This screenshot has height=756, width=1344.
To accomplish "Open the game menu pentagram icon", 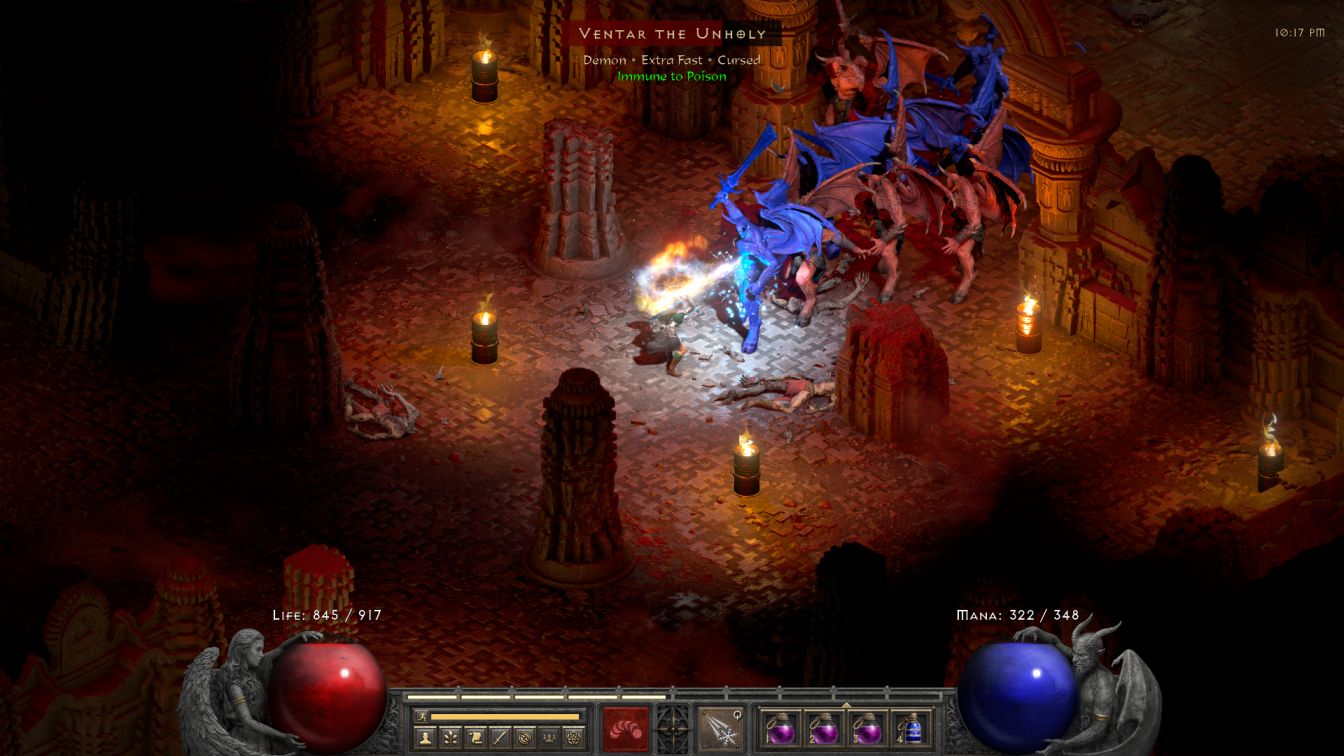I will pos(573,738).
